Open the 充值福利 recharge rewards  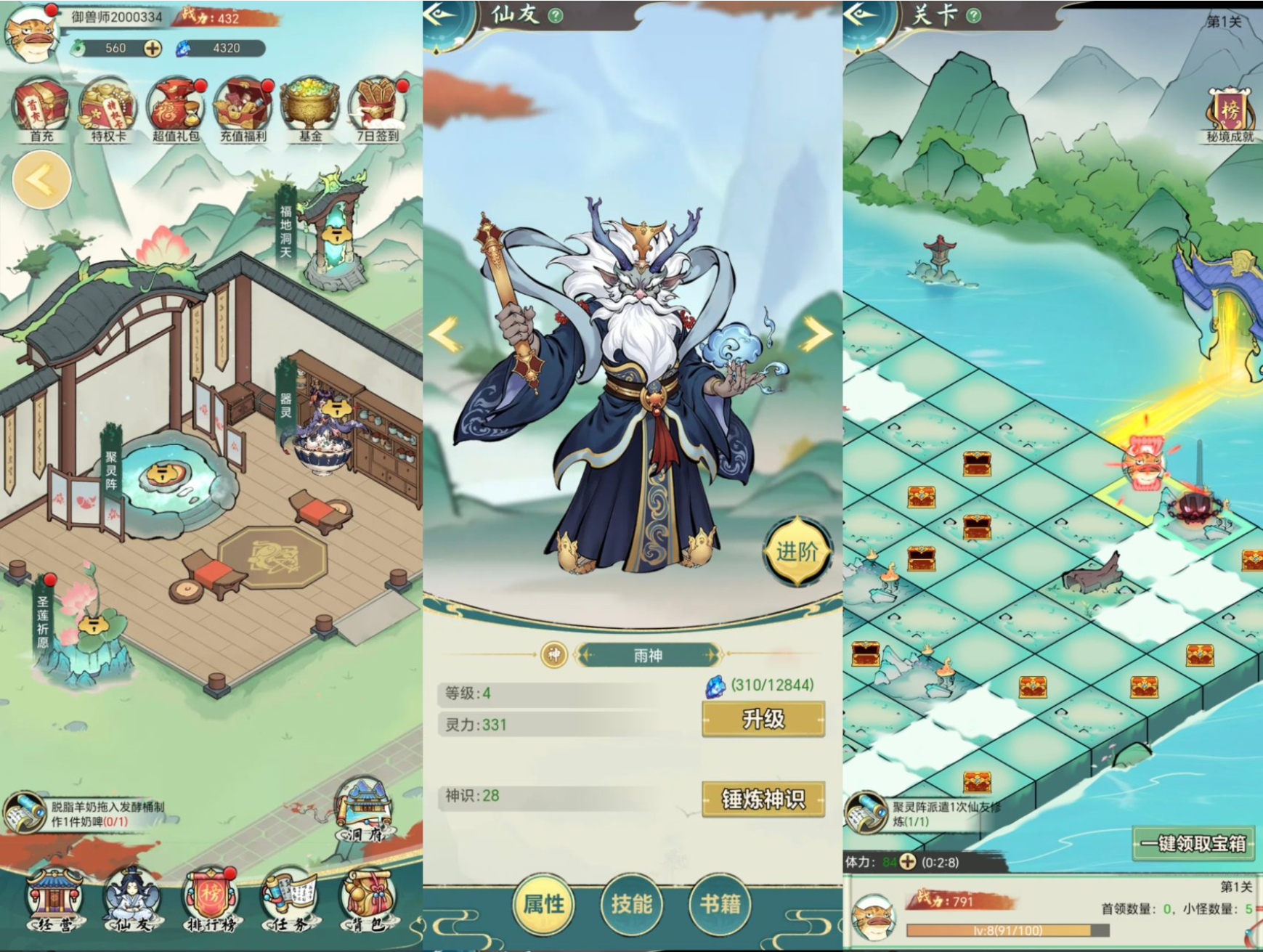(243, 110)
